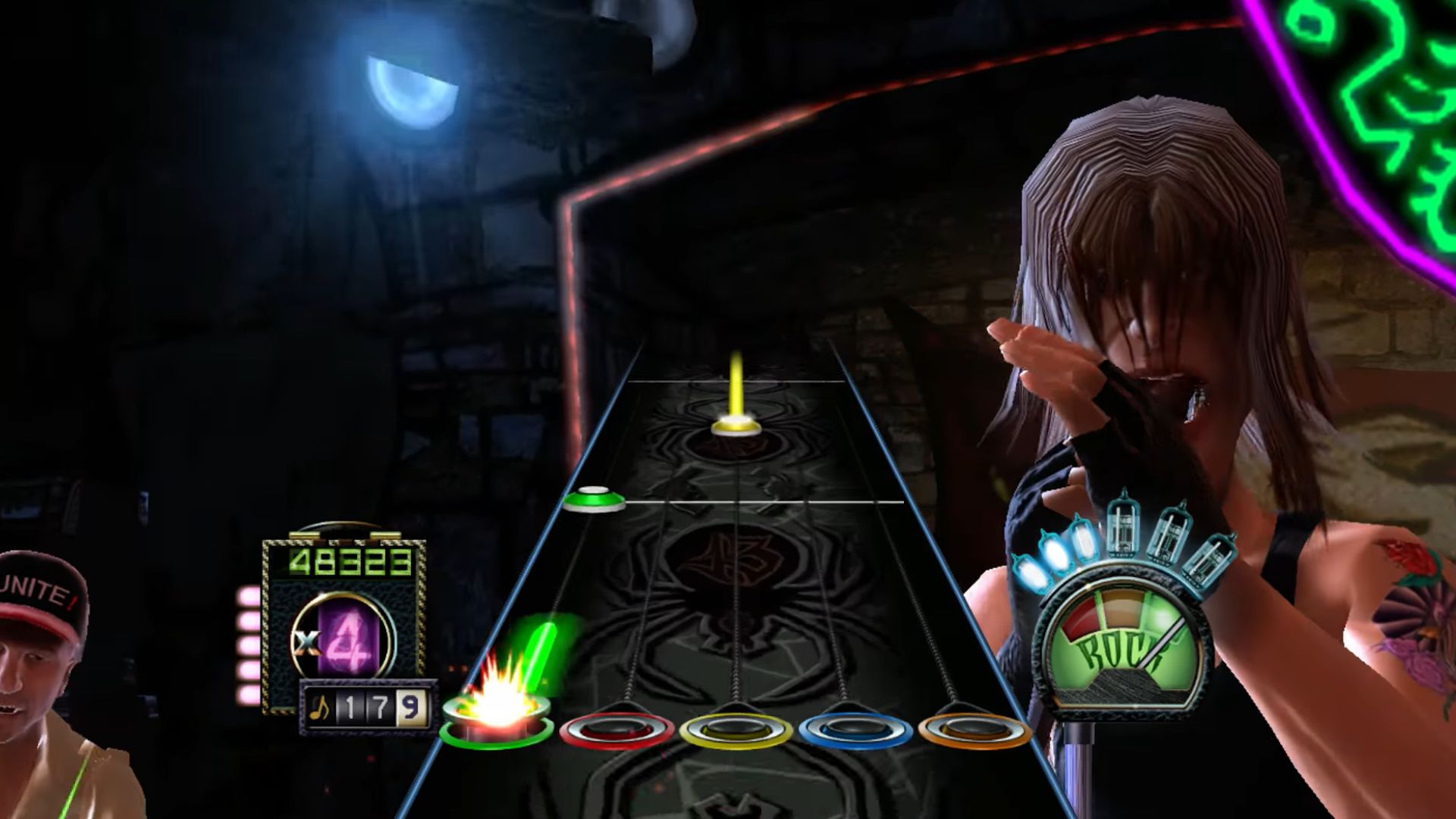This screenshot has height=819, width=1456.
Task: Select the yellow fret button
Action: point(736,731)
